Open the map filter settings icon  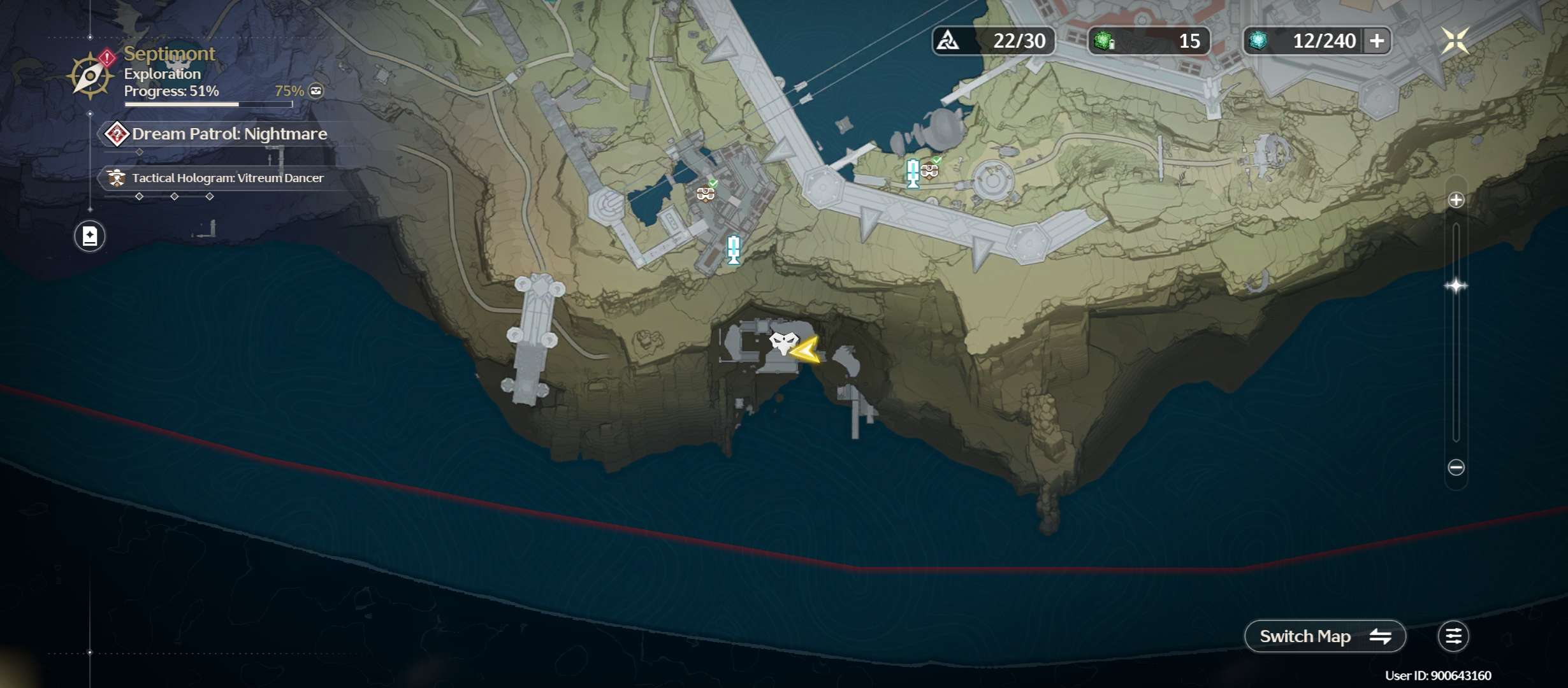[1453, 636]
